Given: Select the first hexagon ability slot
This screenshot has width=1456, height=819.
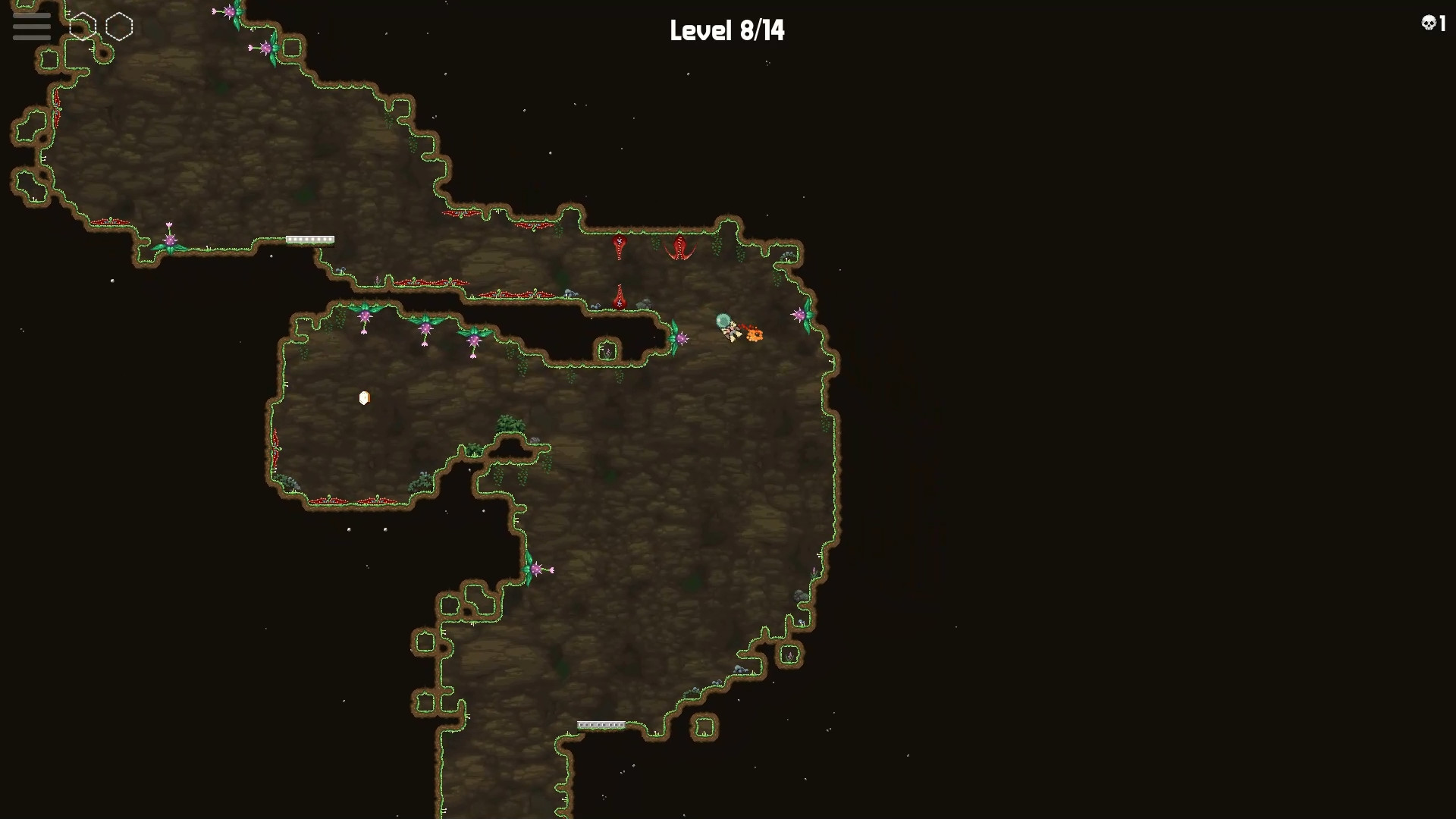Looking at the screenshot, I should pos(83,25).
